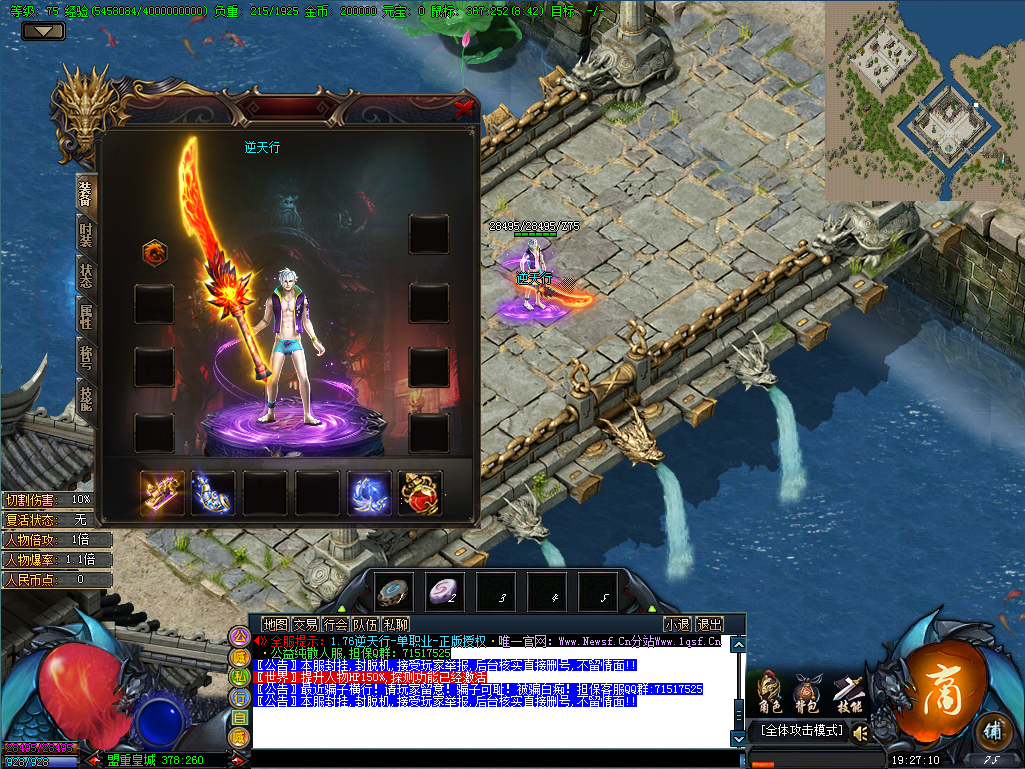Use the purple swirl stone in hotbar slot 2
This screenshot has width=1025, height=769.
pos(444,592)
